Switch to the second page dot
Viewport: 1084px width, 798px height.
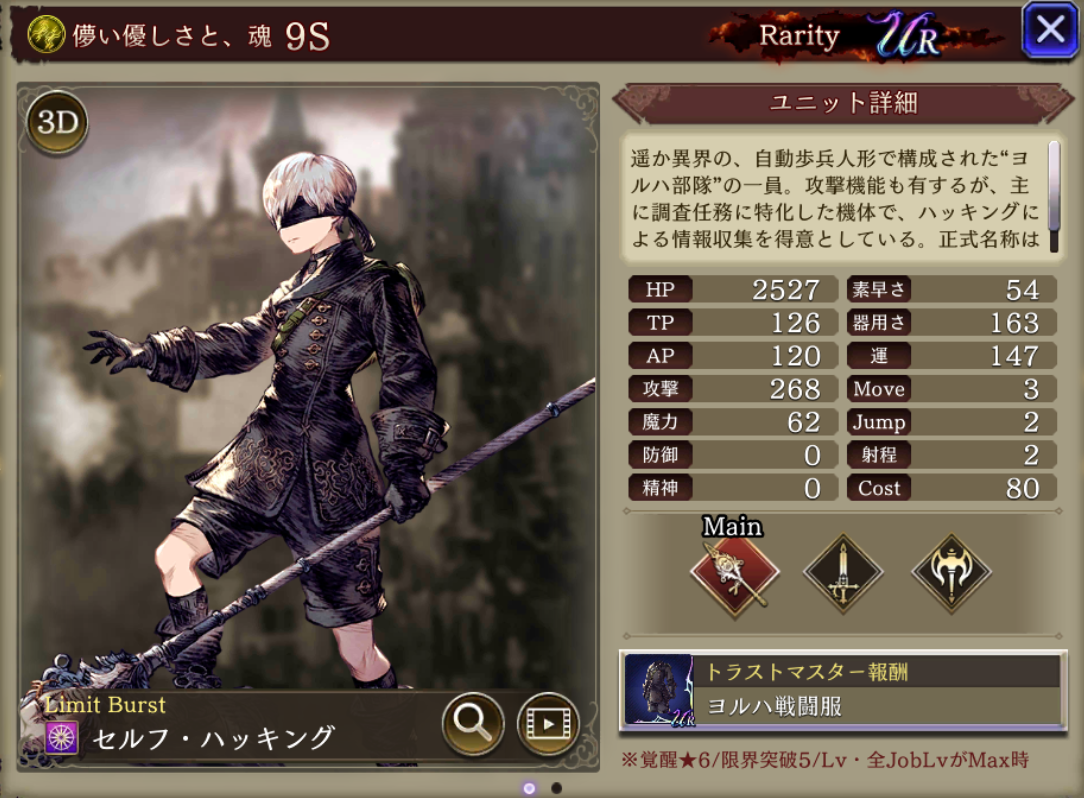coord(557,788)
